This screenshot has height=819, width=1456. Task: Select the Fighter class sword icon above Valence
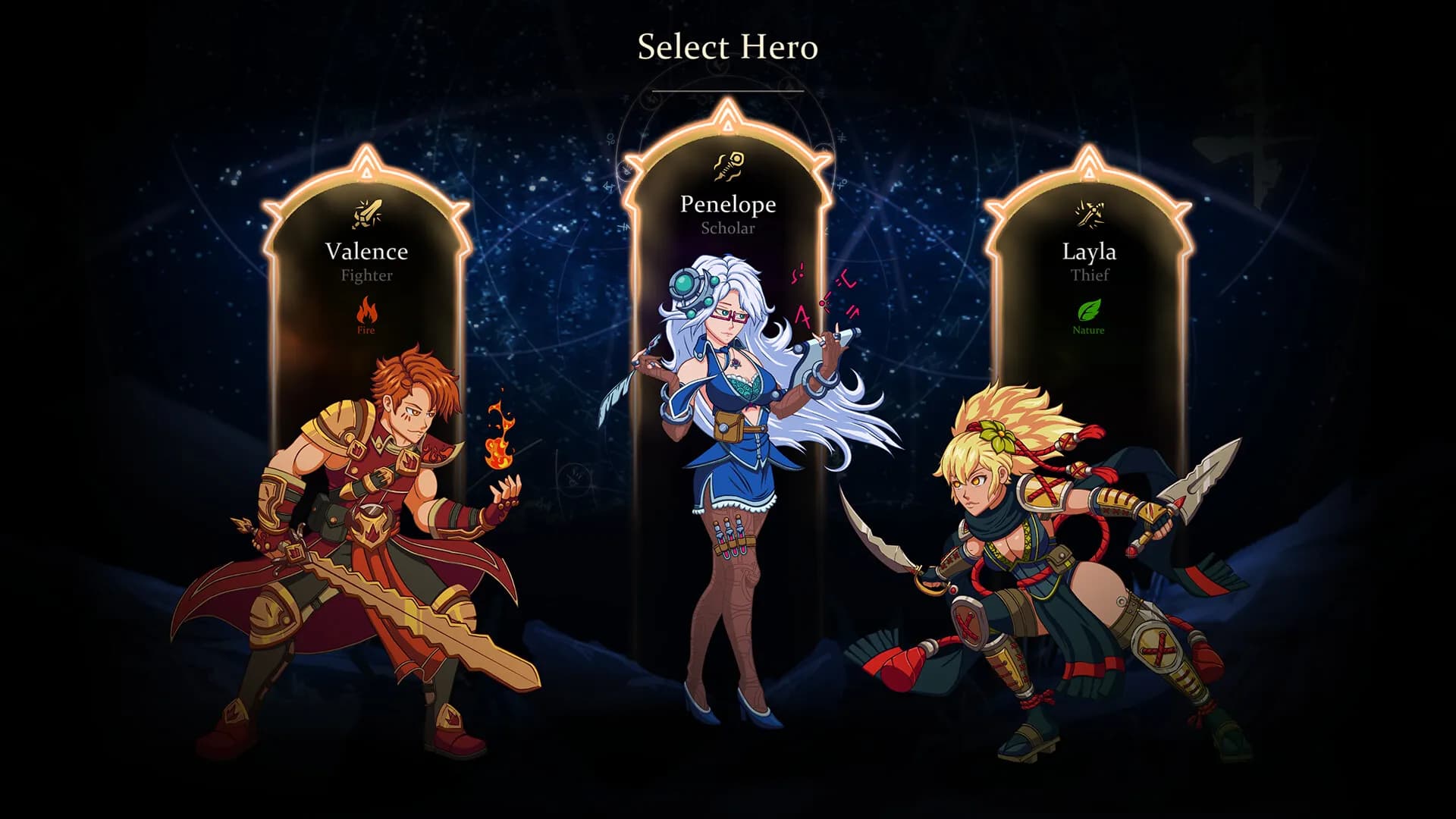coord(367,215)
